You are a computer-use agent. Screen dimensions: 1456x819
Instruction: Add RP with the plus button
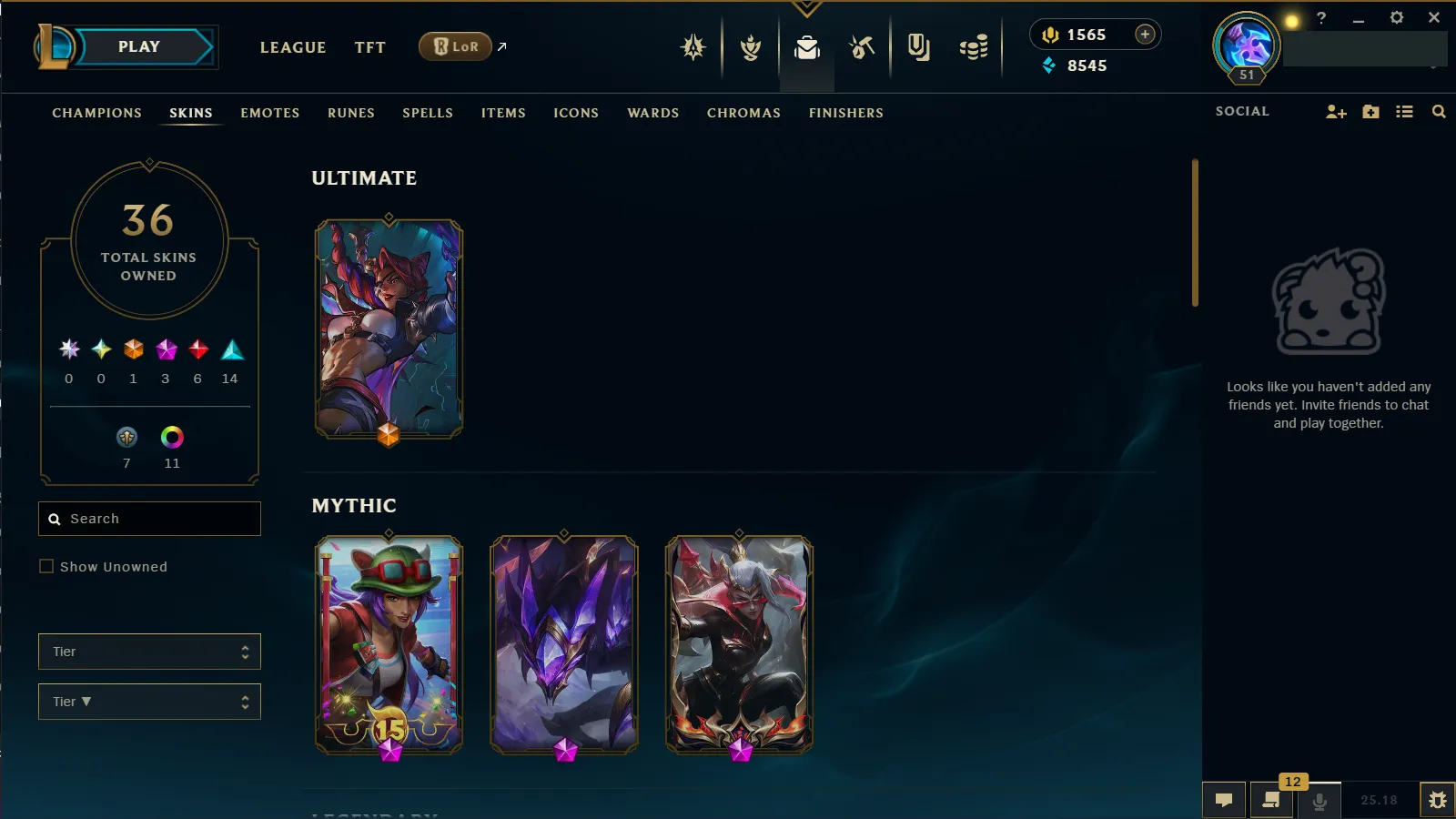click(1145, 35)
